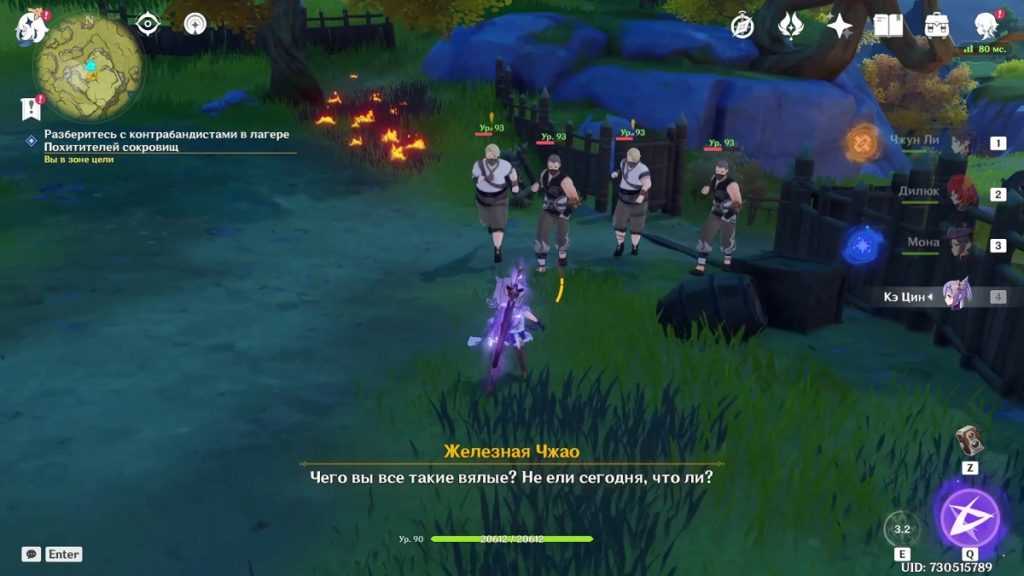This screenshot has width=1024, height=576.
Task: Open the quest list banner icon
Action: pos(29,108)
